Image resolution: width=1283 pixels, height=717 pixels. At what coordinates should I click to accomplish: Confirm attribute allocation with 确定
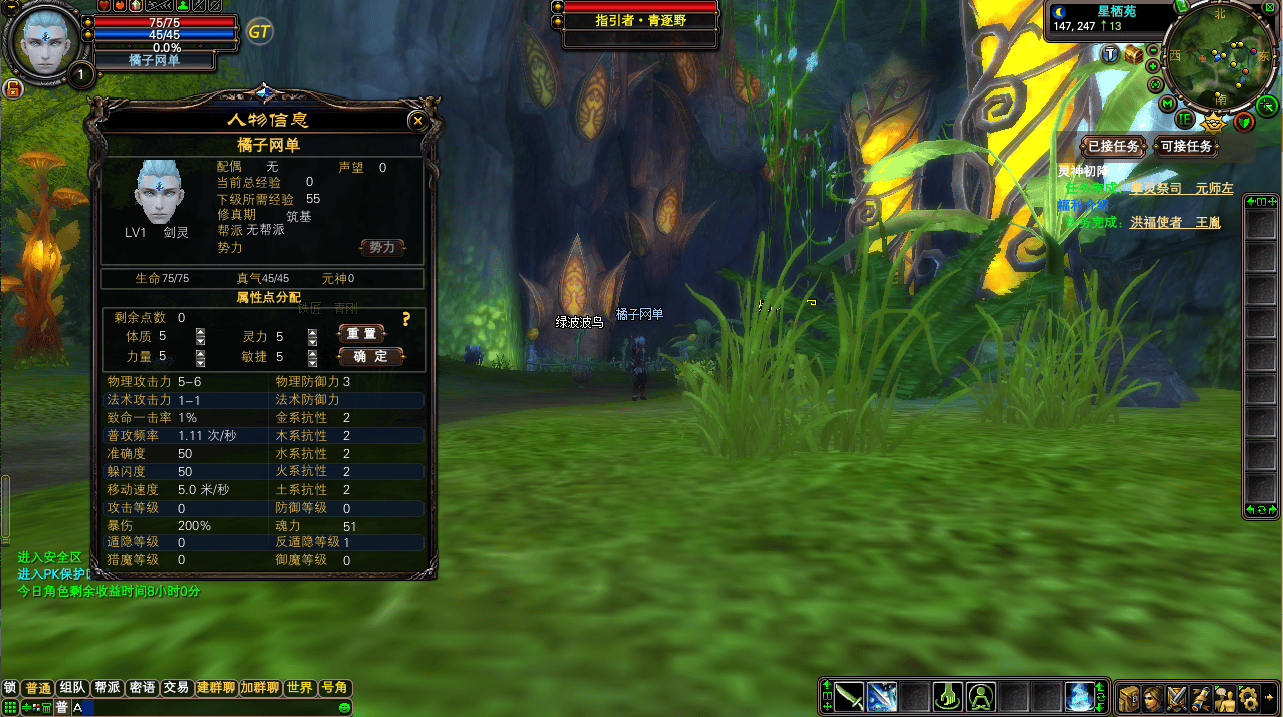pos(372,356)
